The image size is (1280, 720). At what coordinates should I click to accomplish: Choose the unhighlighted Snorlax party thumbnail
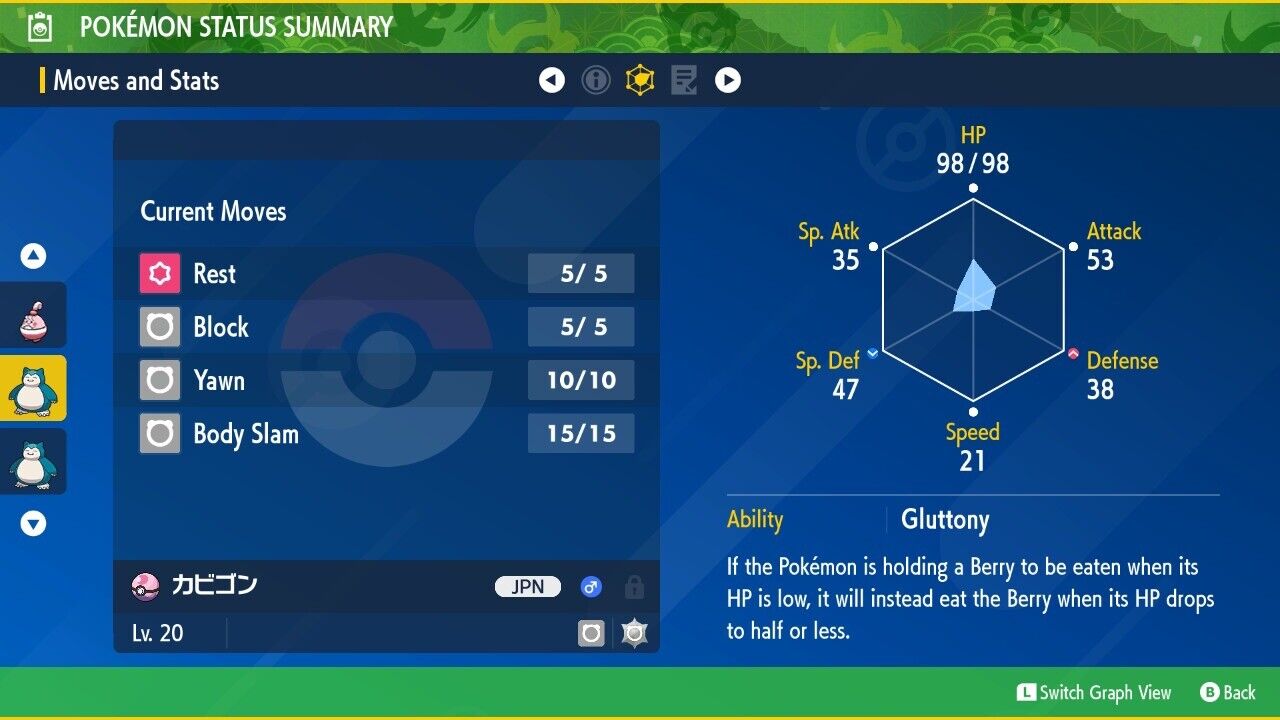[33, 461]
